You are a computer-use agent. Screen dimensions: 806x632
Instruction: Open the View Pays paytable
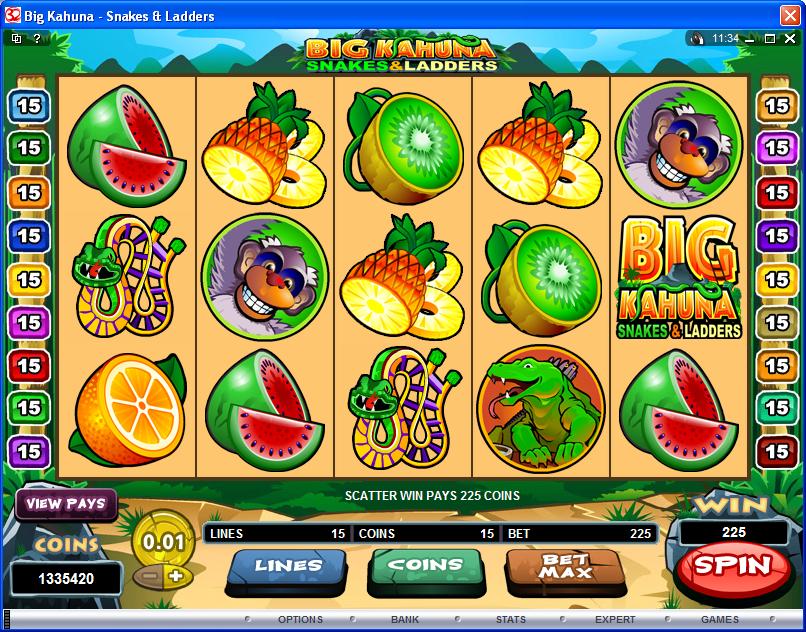coord(66,504)
